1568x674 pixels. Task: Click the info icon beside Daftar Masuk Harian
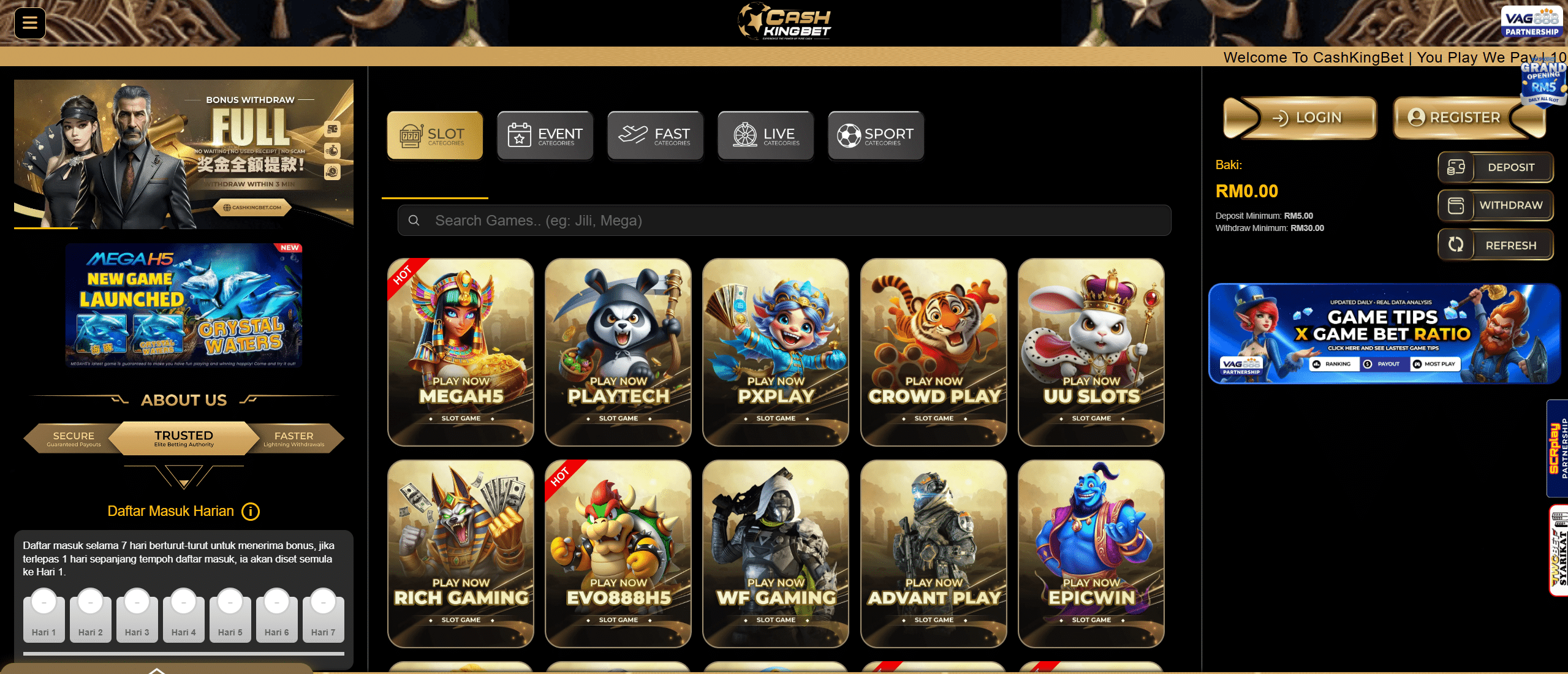click(250, 512)
